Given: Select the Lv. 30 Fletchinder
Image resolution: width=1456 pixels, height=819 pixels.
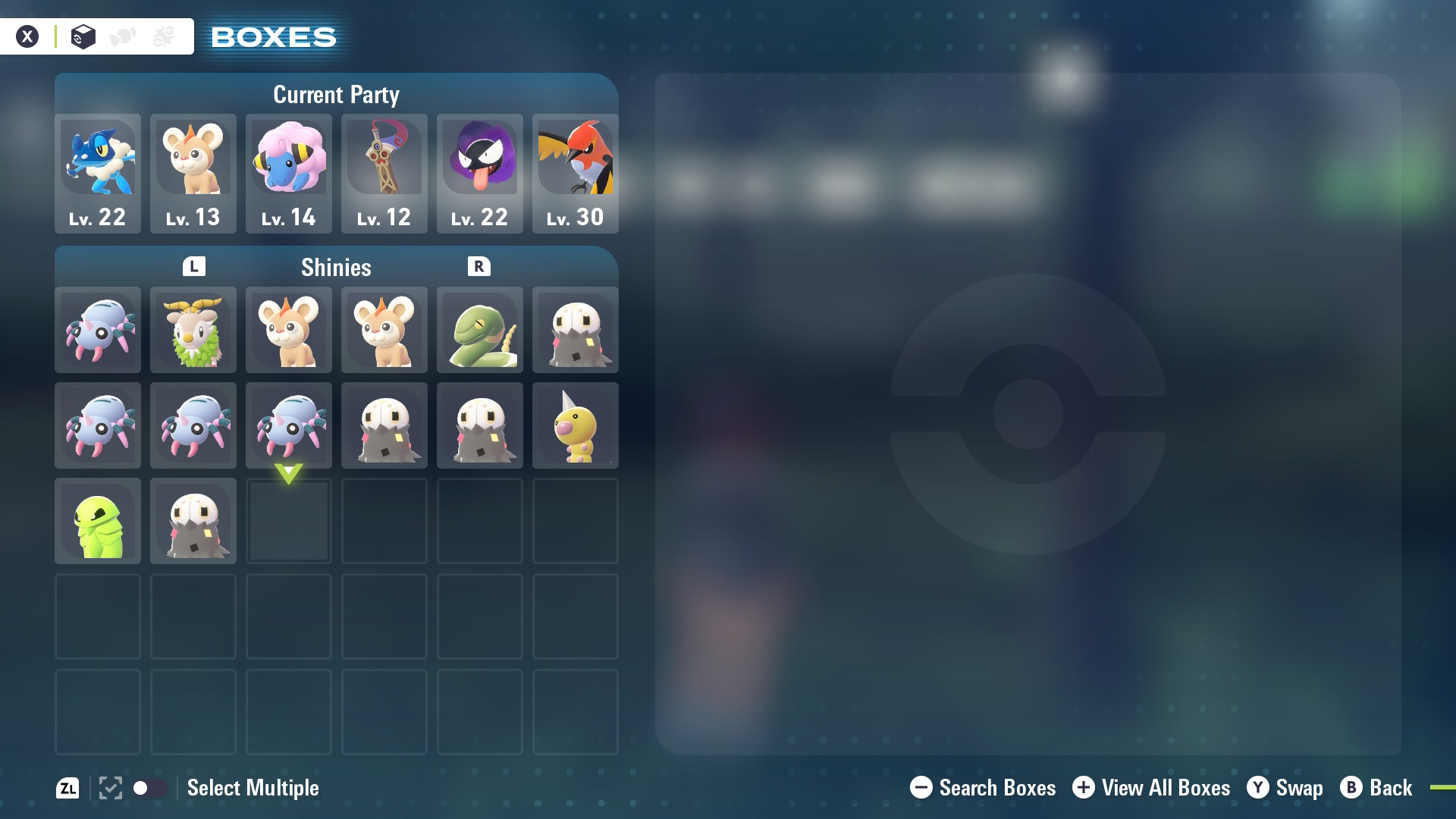Looking at the screenshot, I should [576, 173].
